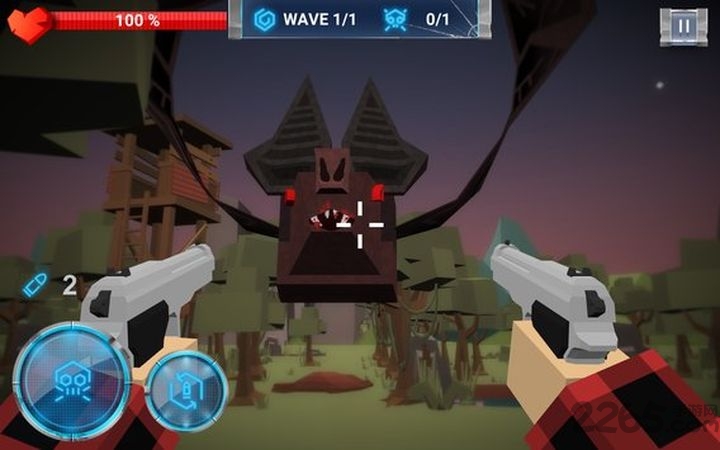Pause the game

point(683,26)
